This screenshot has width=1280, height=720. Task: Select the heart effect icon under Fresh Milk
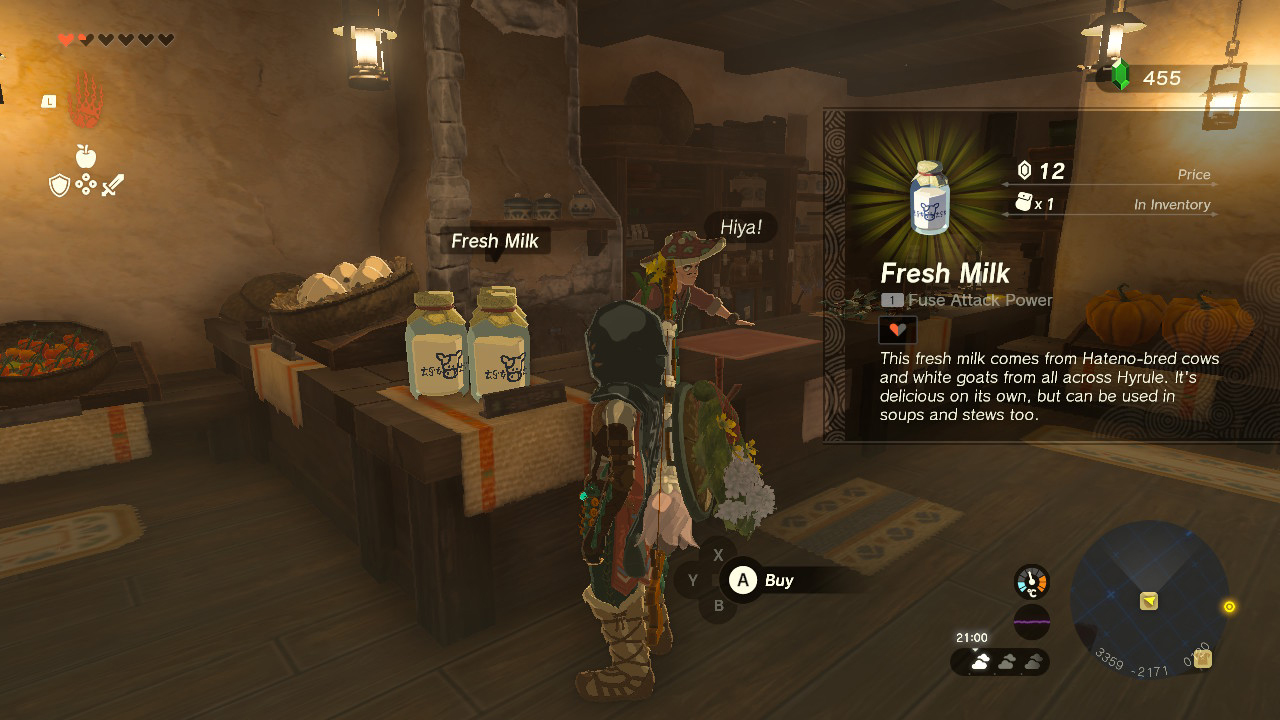[x=897, y=329]
